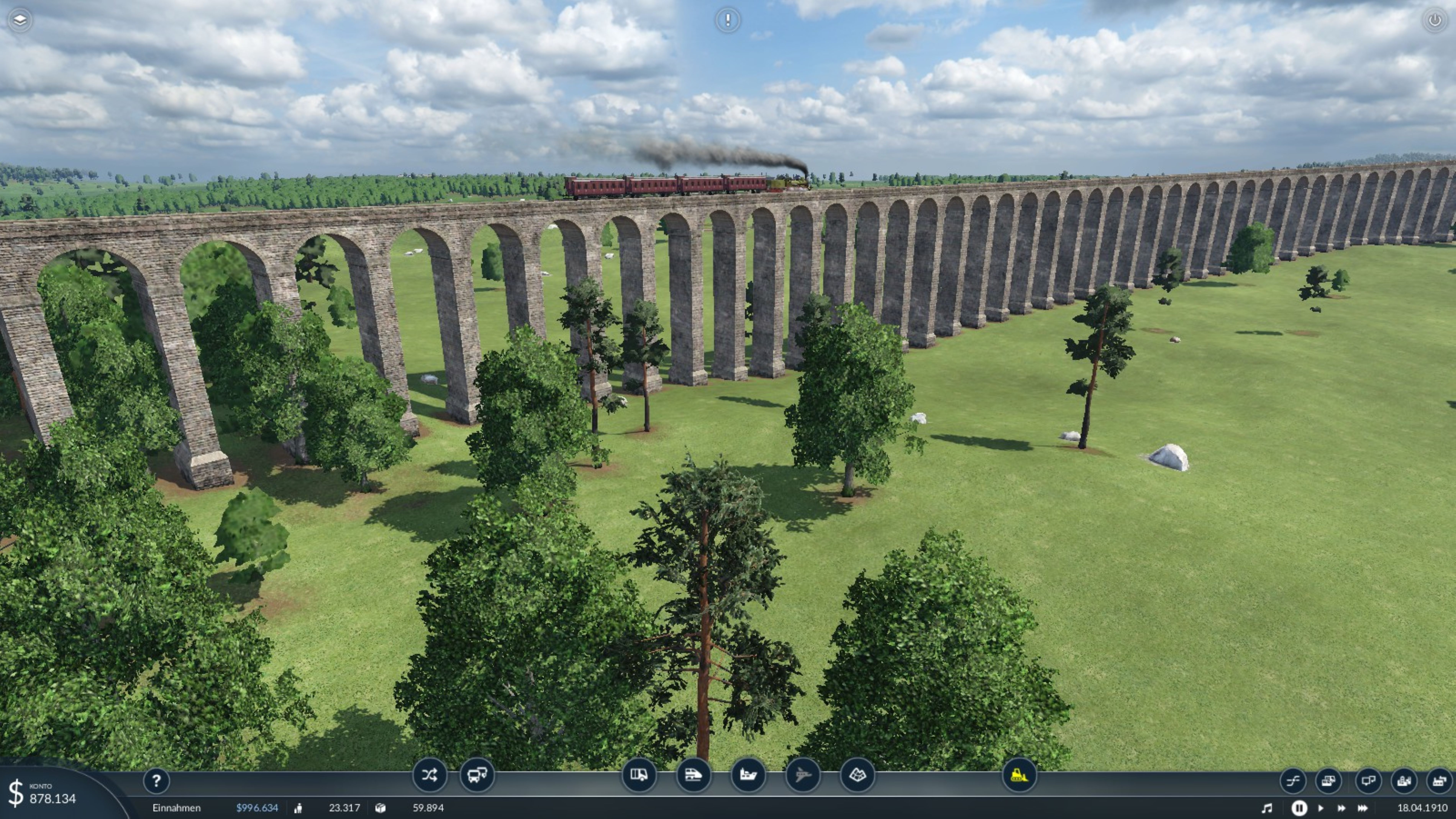Activate the yellow bulldozer tool
Screen dimensions: 1456x819
pyautogui.click(x=1019, y=775)
